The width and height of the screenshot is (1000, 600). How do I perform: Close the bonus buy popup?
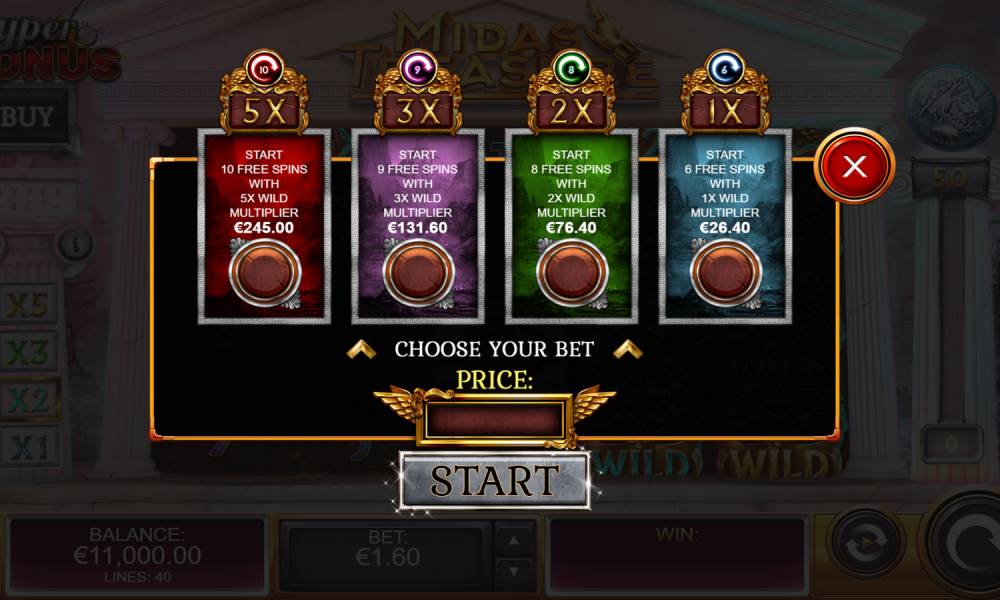tap(854, 167)
